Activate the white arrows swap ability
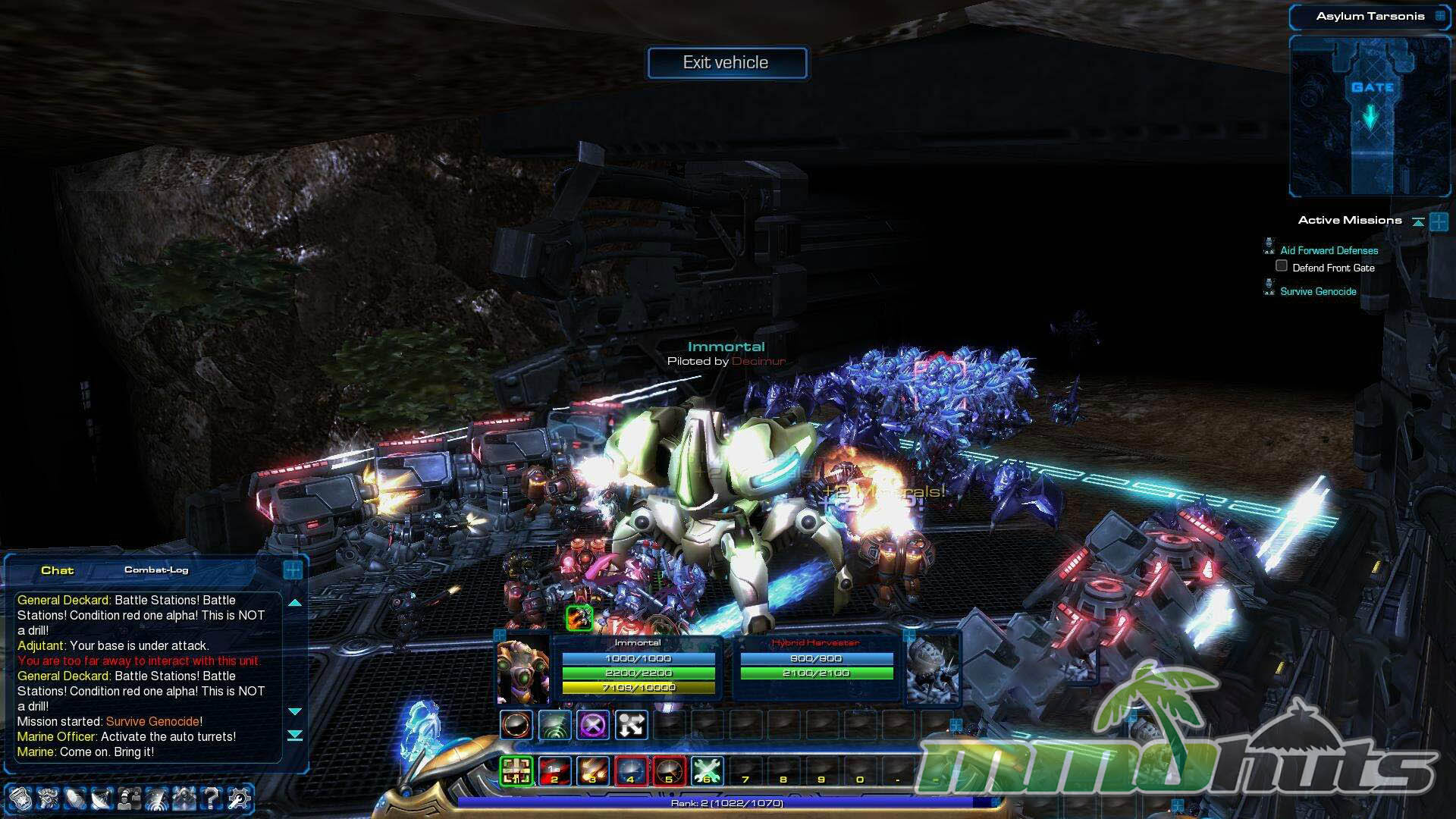This screenshot has height=819, width=1456. pos(631,725)
